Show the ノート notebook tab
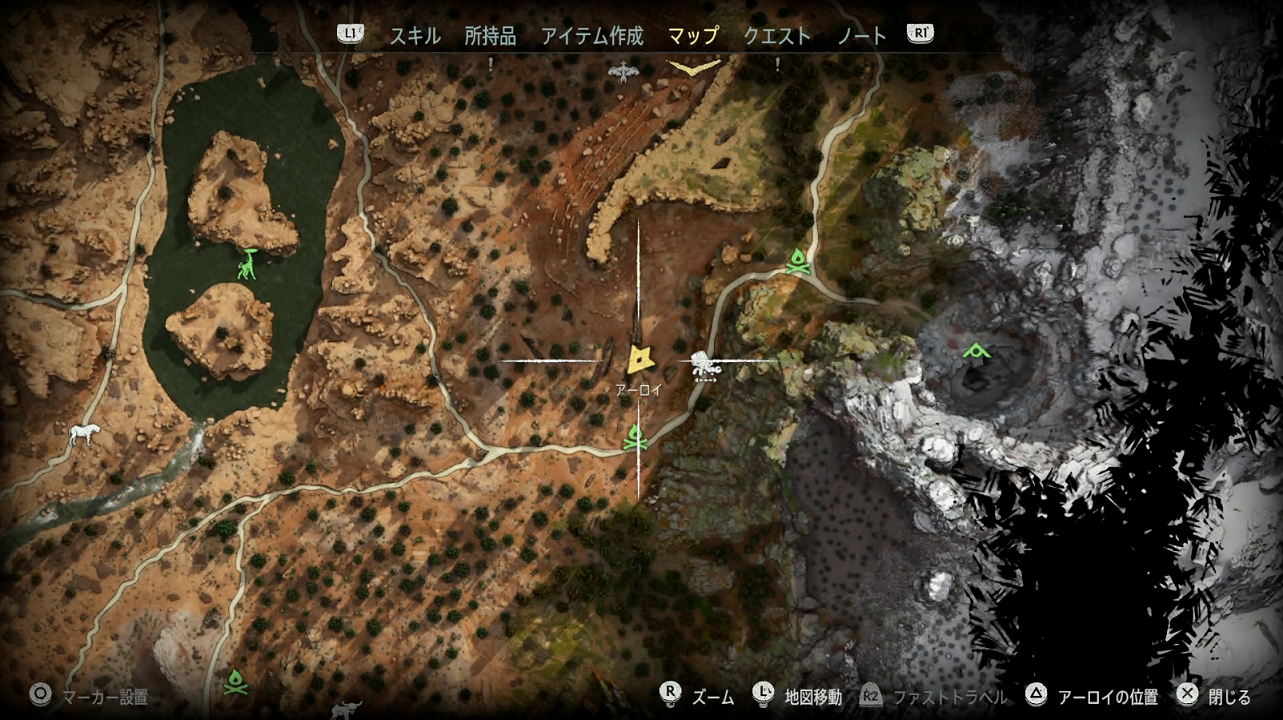 pyautogui.click(x=862, y=36)
